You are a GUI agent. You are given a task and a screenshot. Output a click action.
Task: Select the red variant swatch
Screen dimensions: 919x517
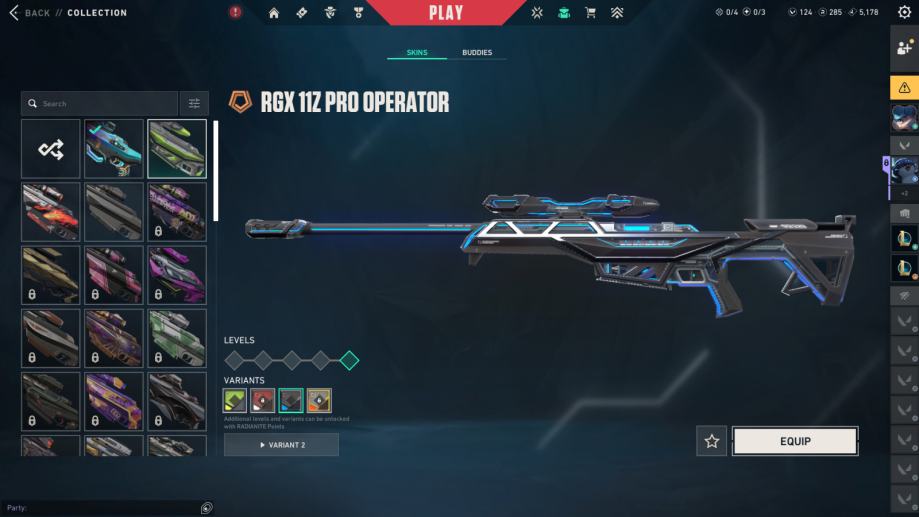click(x=263, y=401)
